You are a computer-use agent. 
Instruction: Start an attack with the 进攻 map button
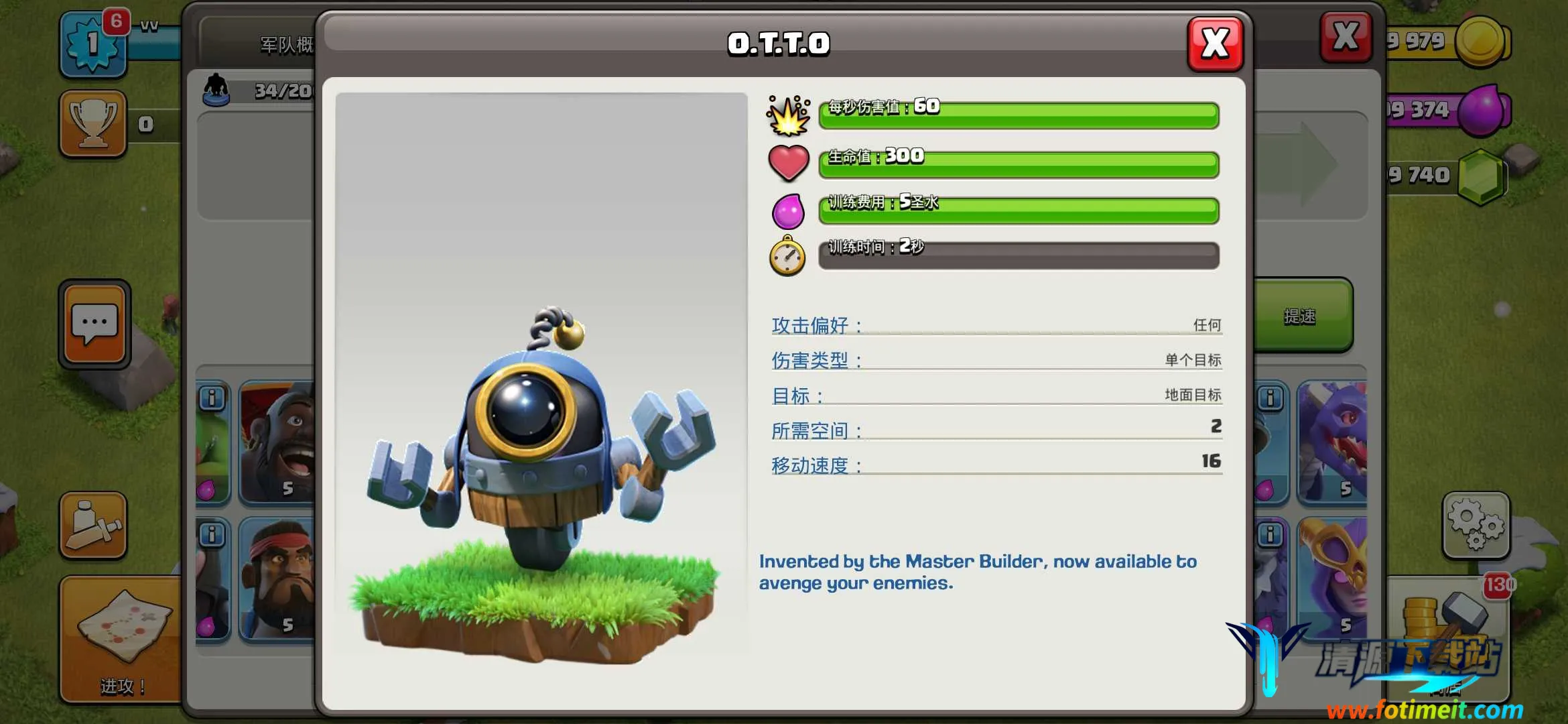pos(121,639)
